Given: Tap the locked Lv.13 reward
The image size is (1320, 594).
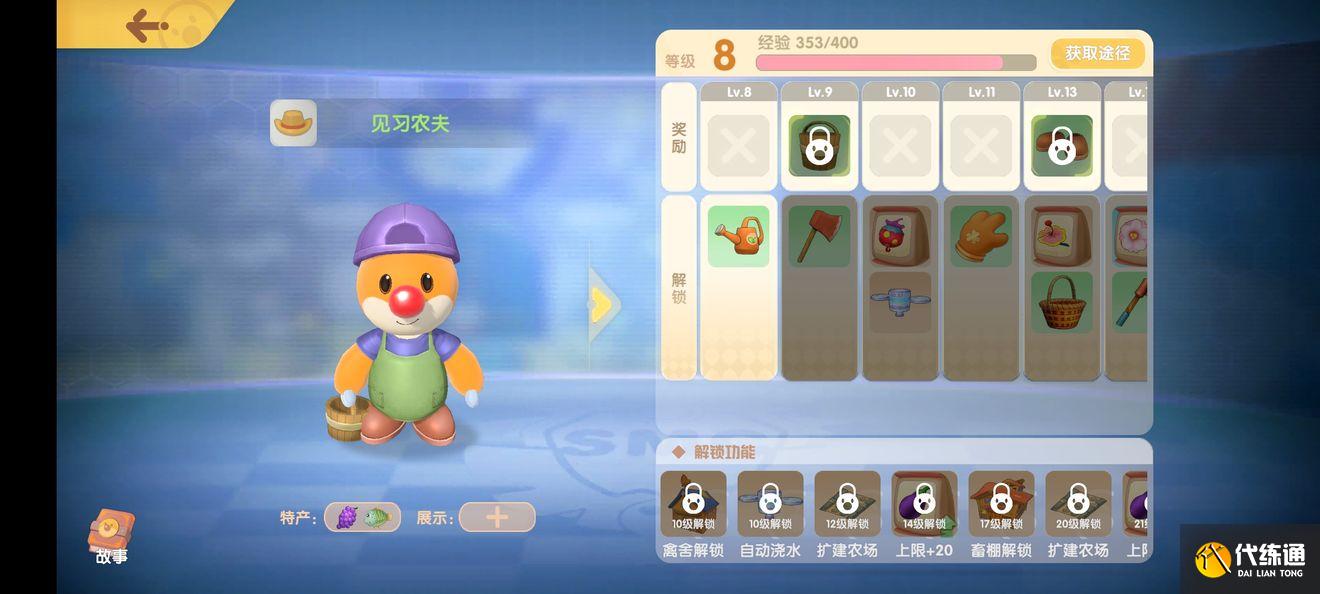Looking at the screenshot, I should pos(1061,146).
